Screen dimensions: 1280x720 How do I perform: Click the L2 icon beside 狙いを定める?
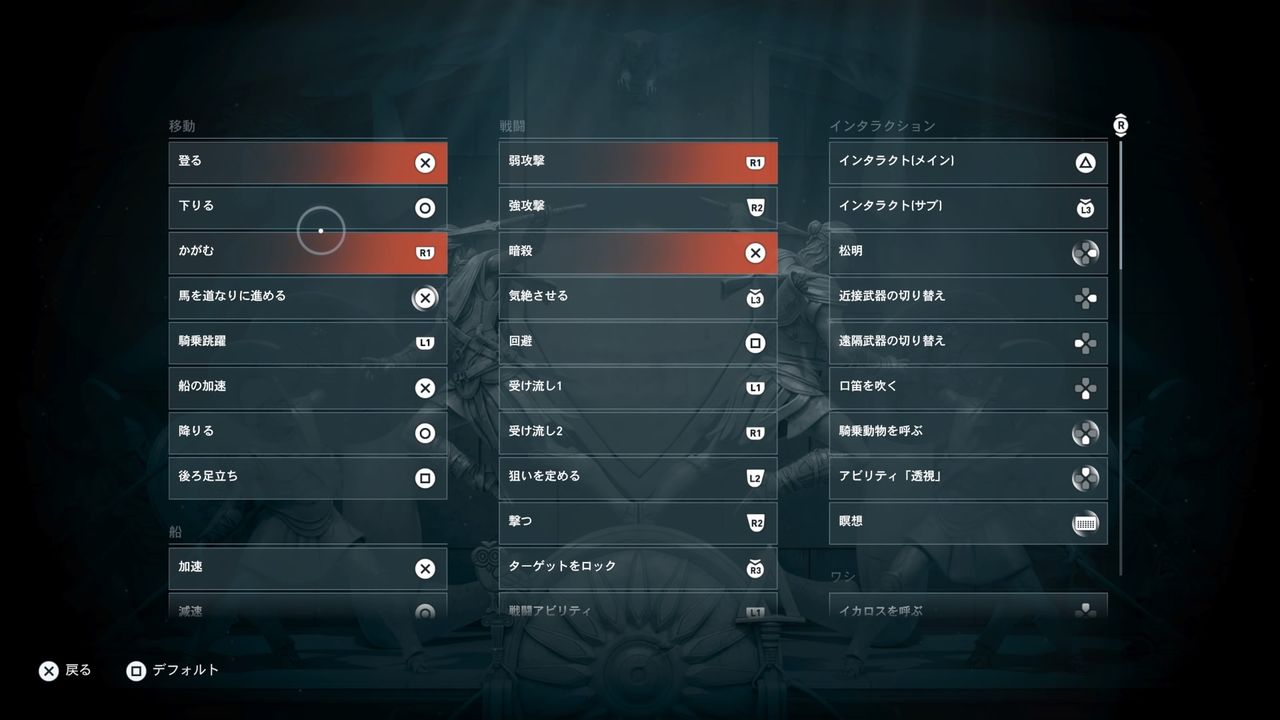coord(755,476)
